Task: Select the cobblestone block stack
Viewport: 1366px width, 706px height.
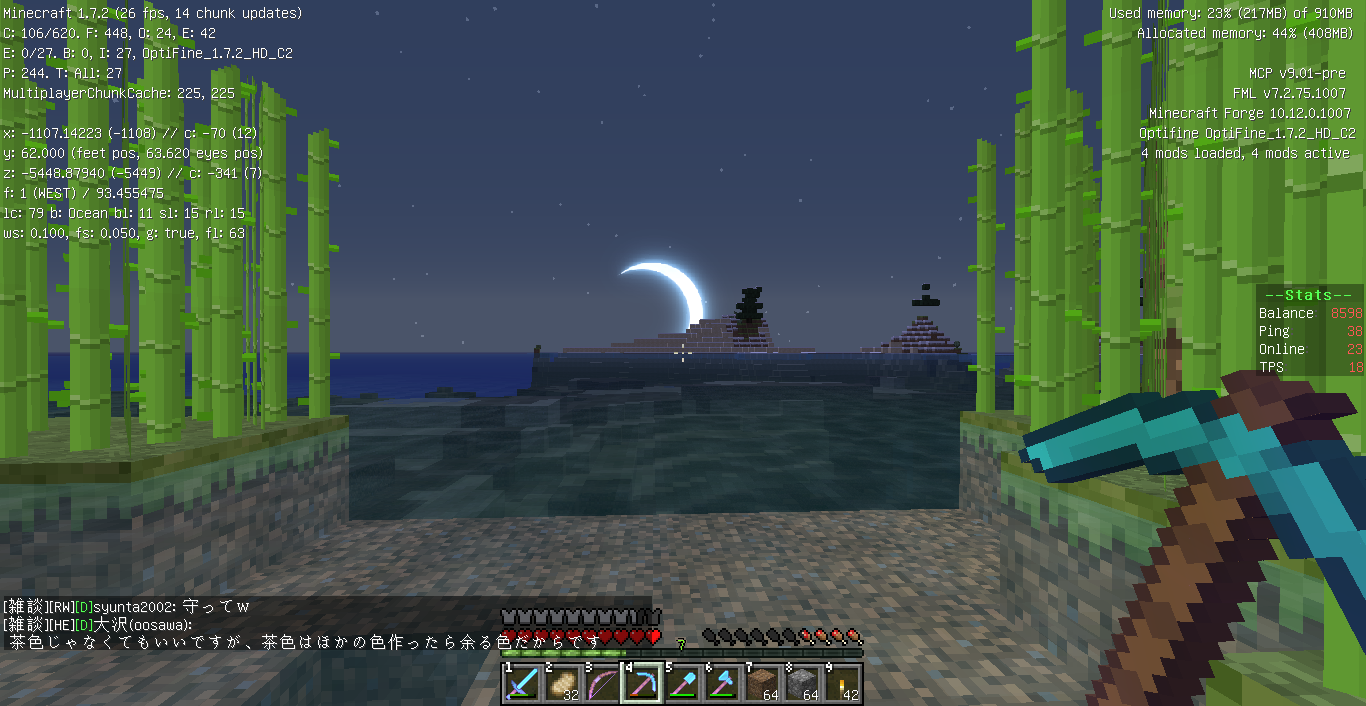Action: pos(802,683)
